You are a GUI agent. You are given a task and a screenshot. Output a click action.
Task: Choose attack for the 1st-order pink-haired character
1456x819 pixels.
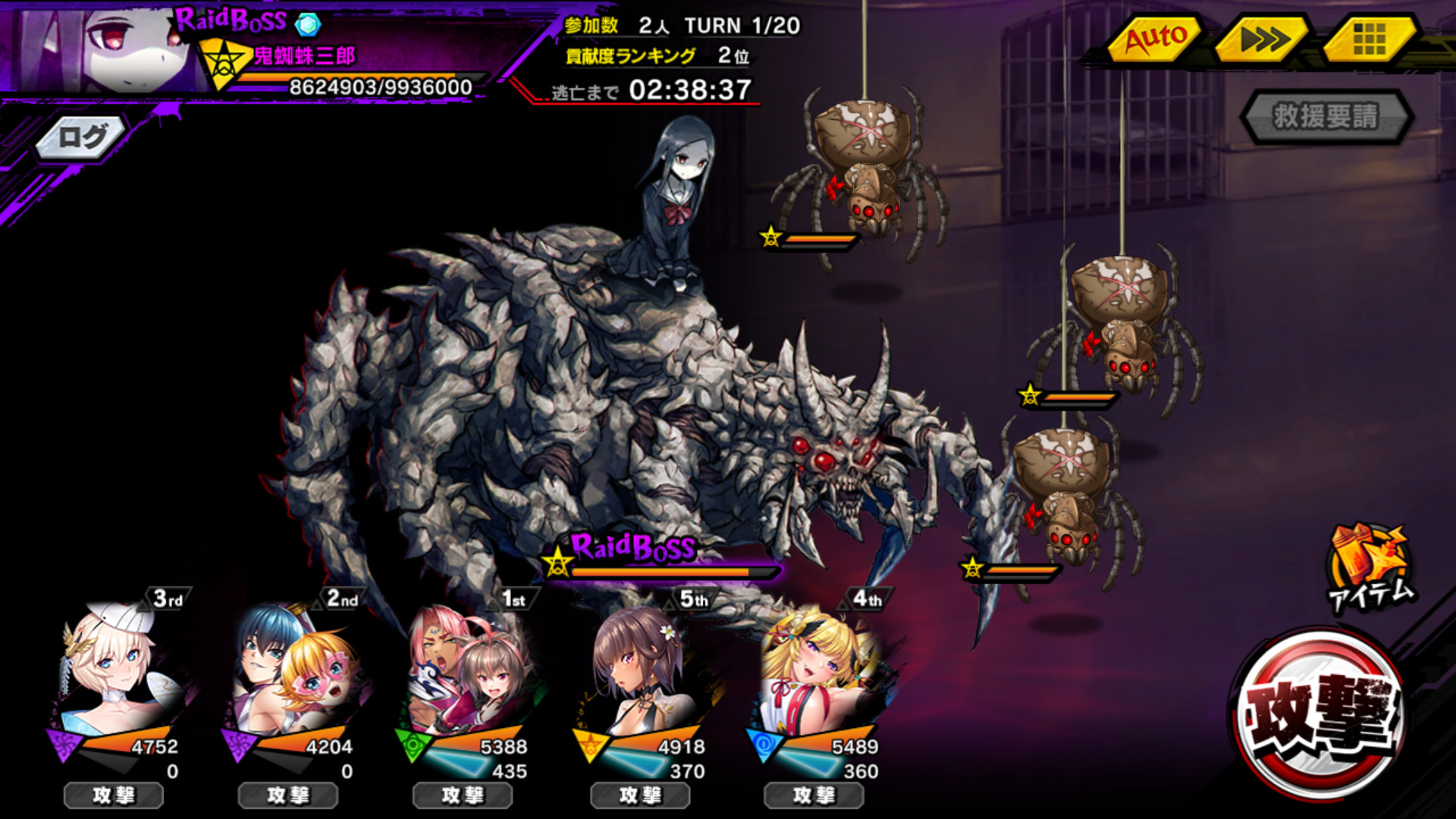tap(463, 795)
